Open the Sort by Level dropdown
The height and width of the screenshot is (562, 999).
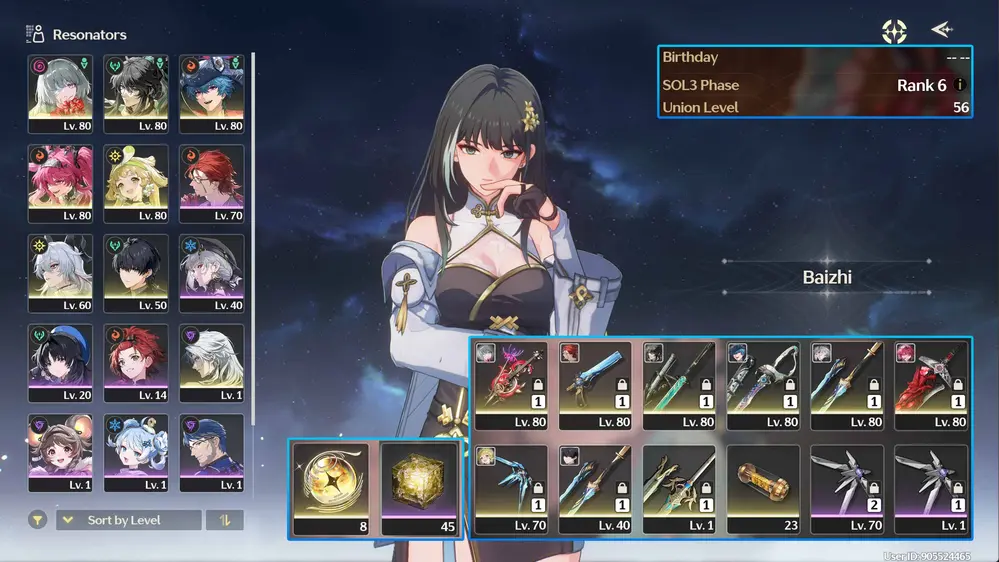128,520
